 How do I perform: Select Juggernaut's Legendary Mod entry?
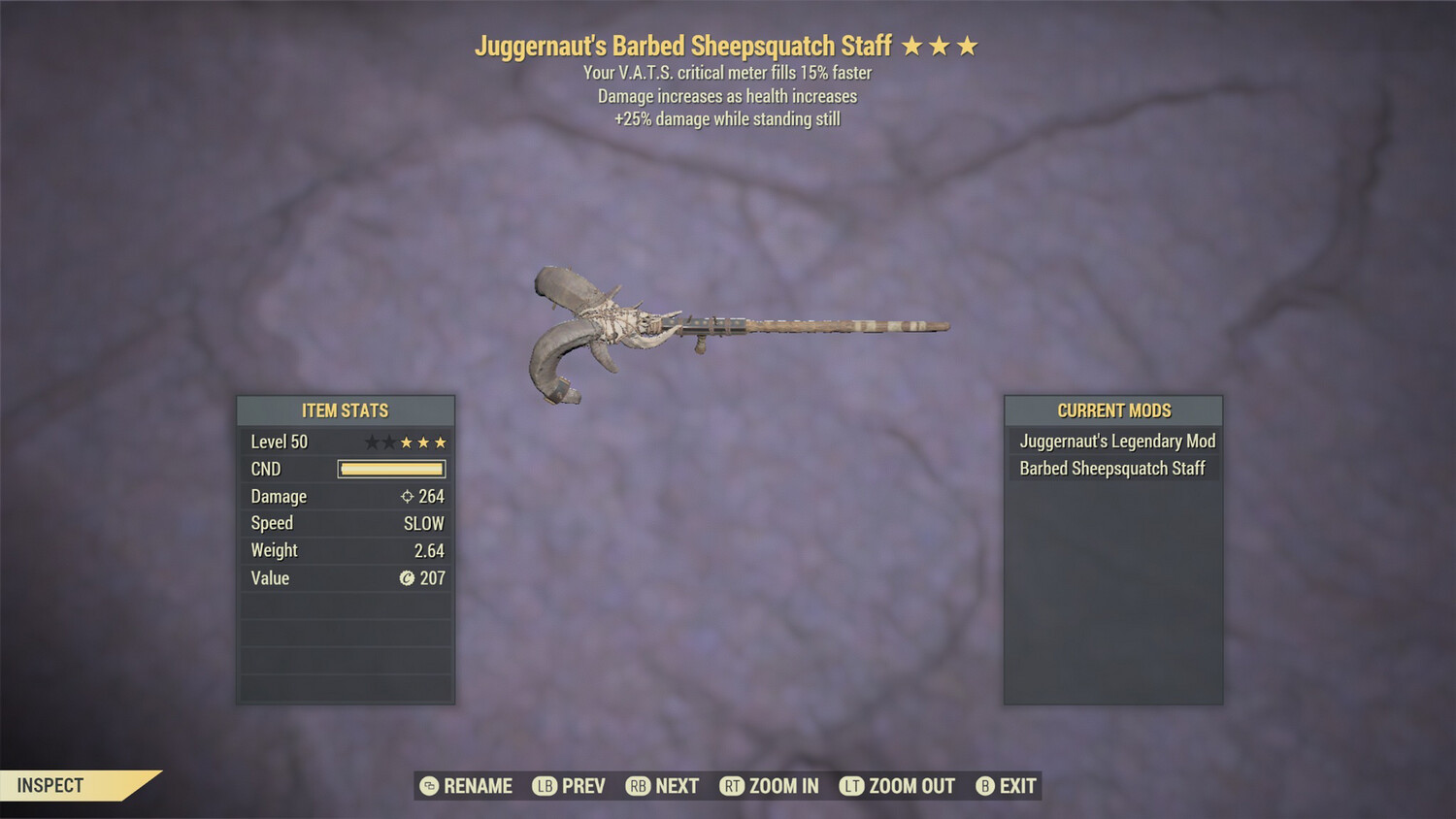click(1116, 442)
